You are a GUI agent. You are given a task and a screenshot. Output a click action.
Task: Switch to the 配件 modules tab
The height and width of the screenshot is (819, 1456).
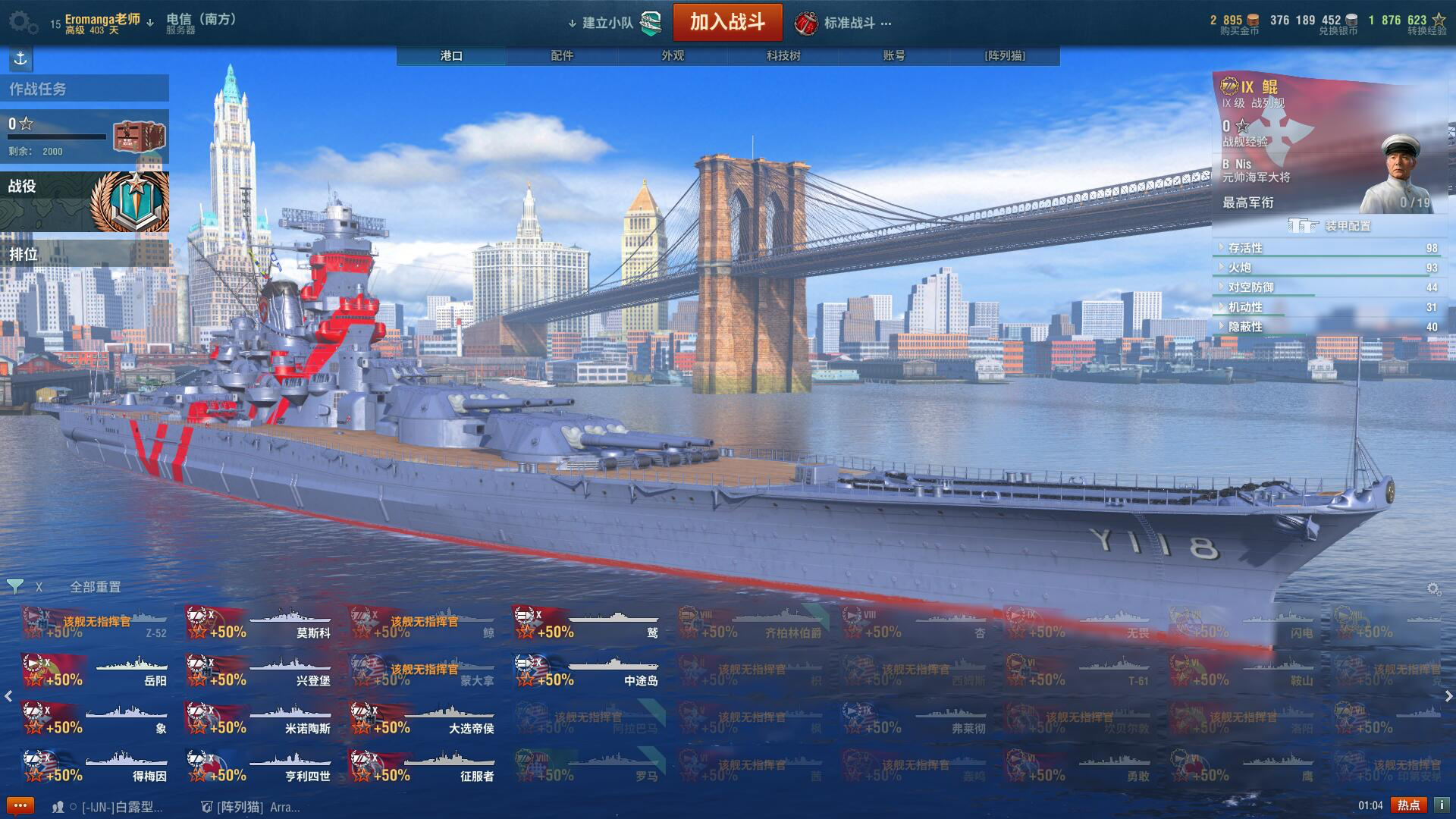562,55
